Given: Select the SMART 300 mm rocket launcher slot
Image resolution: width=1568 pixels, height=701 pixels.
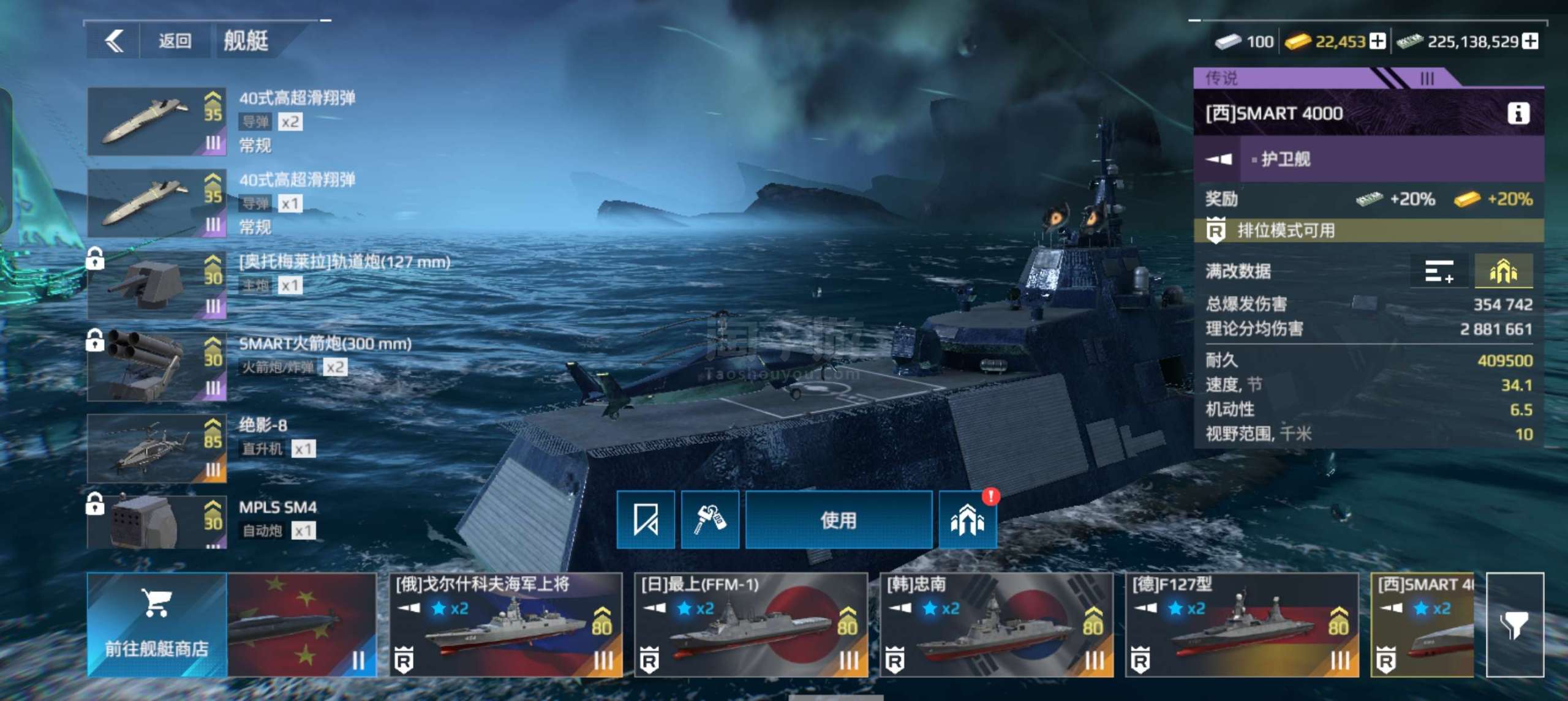Looking at the screenshot, I should tap(157, 367).
